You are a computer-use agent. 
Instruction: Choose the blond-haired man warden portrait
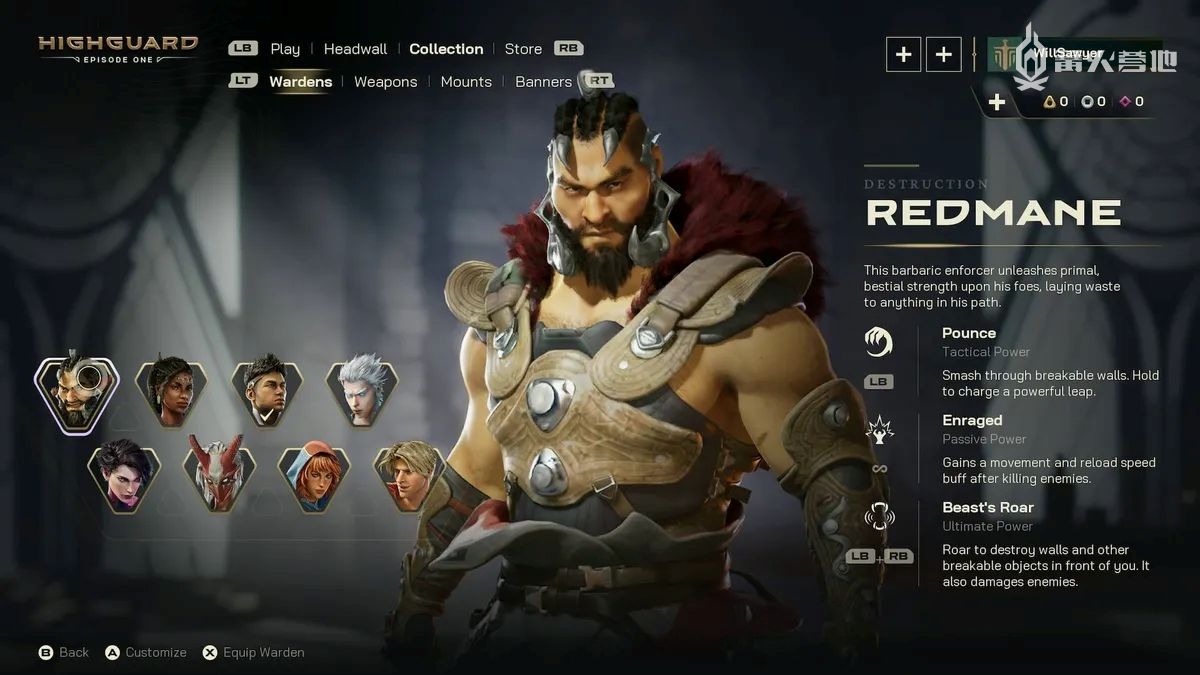[409, 475]
